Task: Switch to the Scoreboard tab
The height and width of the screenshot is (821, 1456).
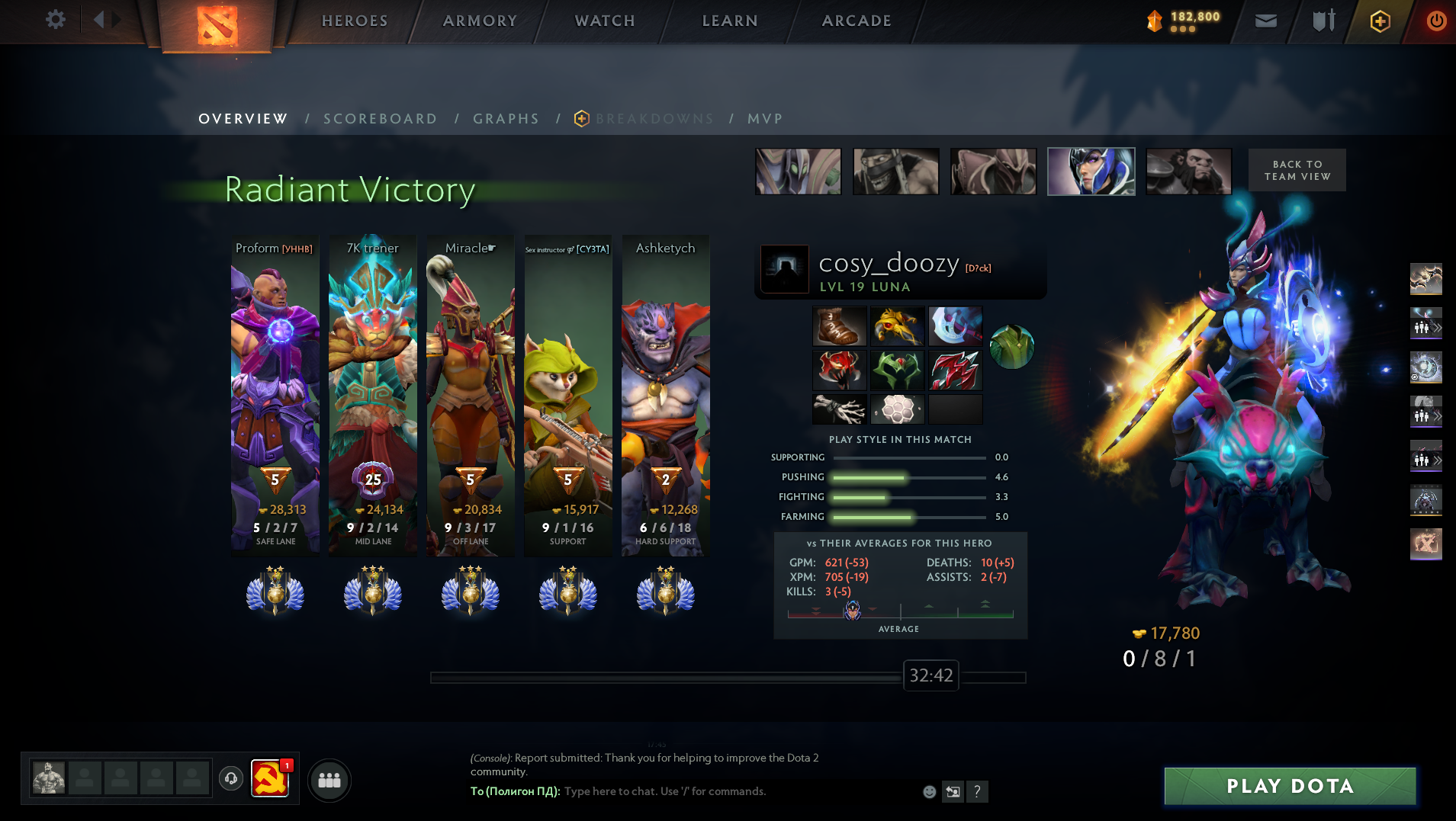Action: point(380,119)
